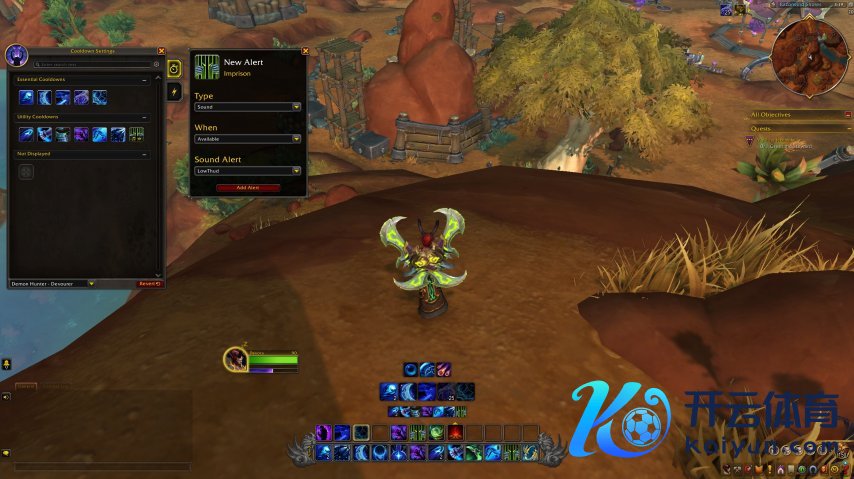Switch to the lightning bolt side tab
Viewport: 854px width, 479px height.
[x=174, y=92]
